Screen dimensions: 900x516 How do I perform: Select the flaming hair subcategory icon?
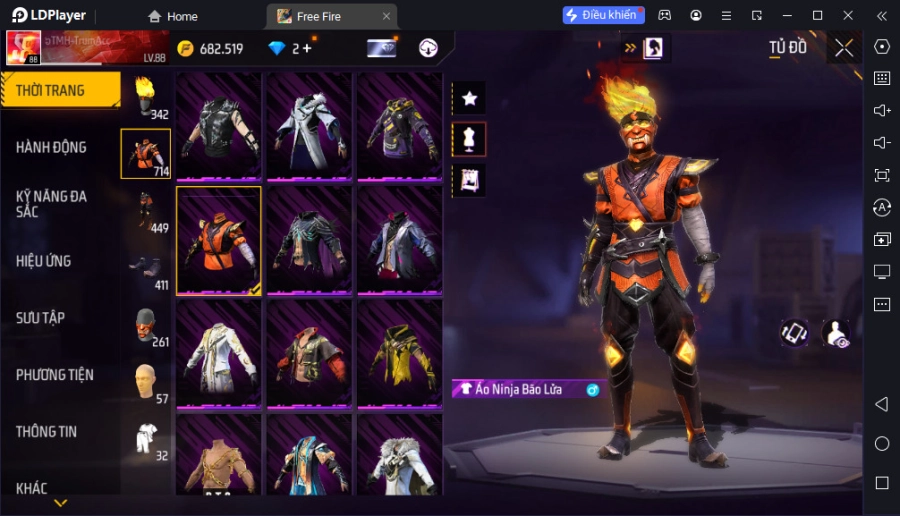click(x=146, y=97)
